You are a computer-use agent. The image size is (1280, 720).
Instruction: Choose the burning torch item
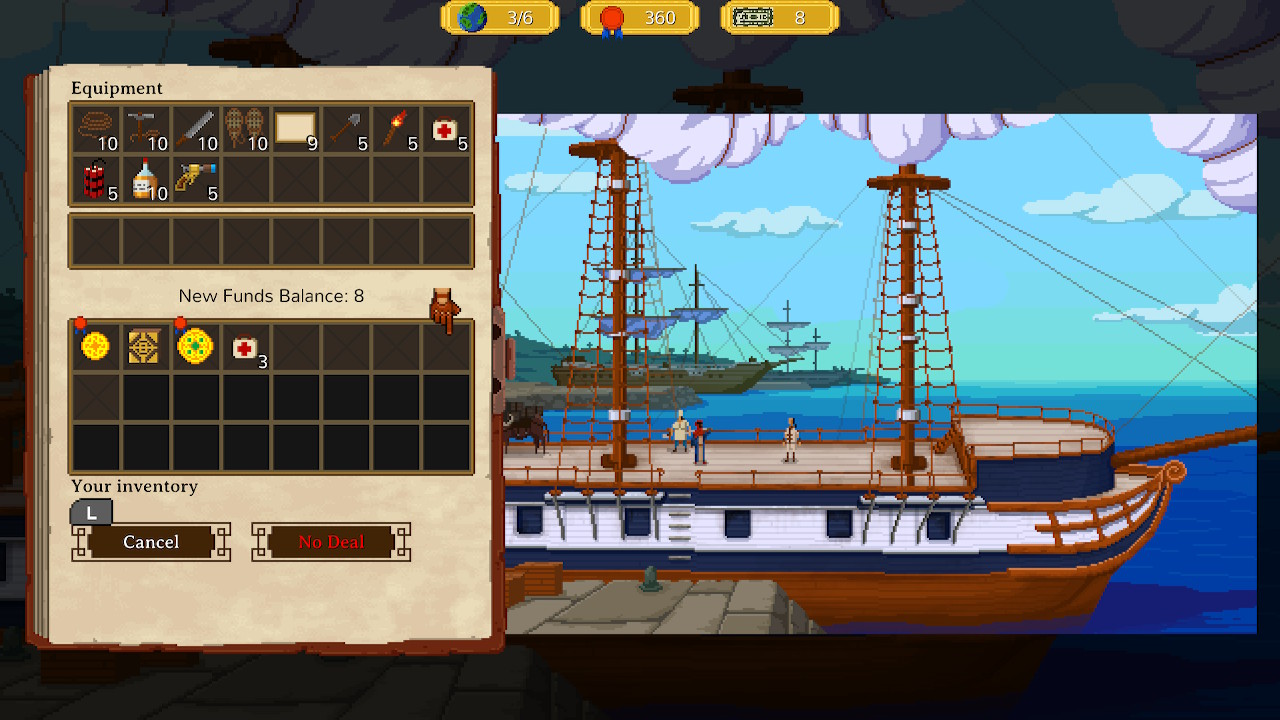(x=396, y=129)
